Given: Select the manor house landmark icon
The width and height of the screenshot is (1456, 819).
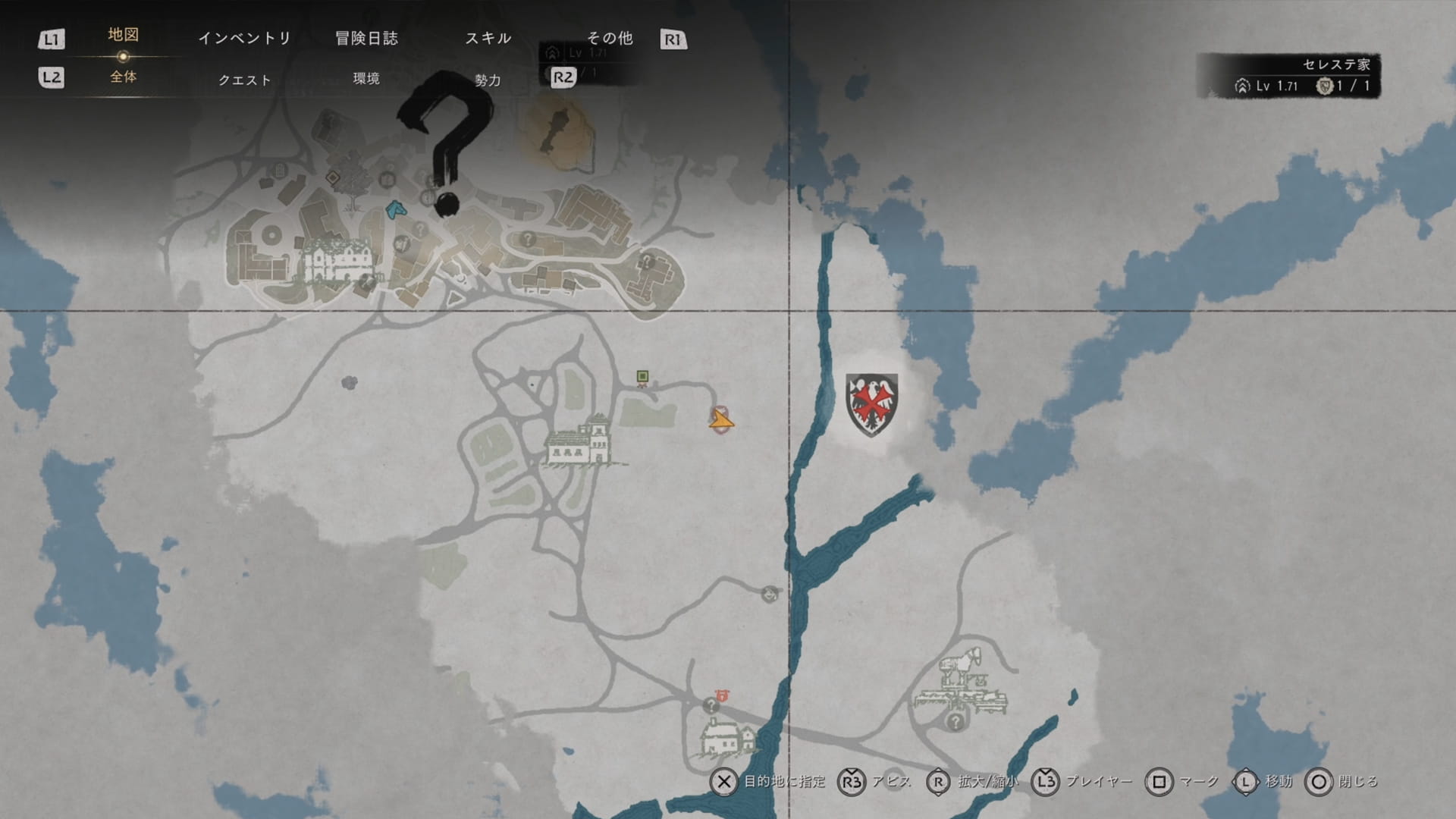Looking at the screenshot, I should [x=579, y=441].
